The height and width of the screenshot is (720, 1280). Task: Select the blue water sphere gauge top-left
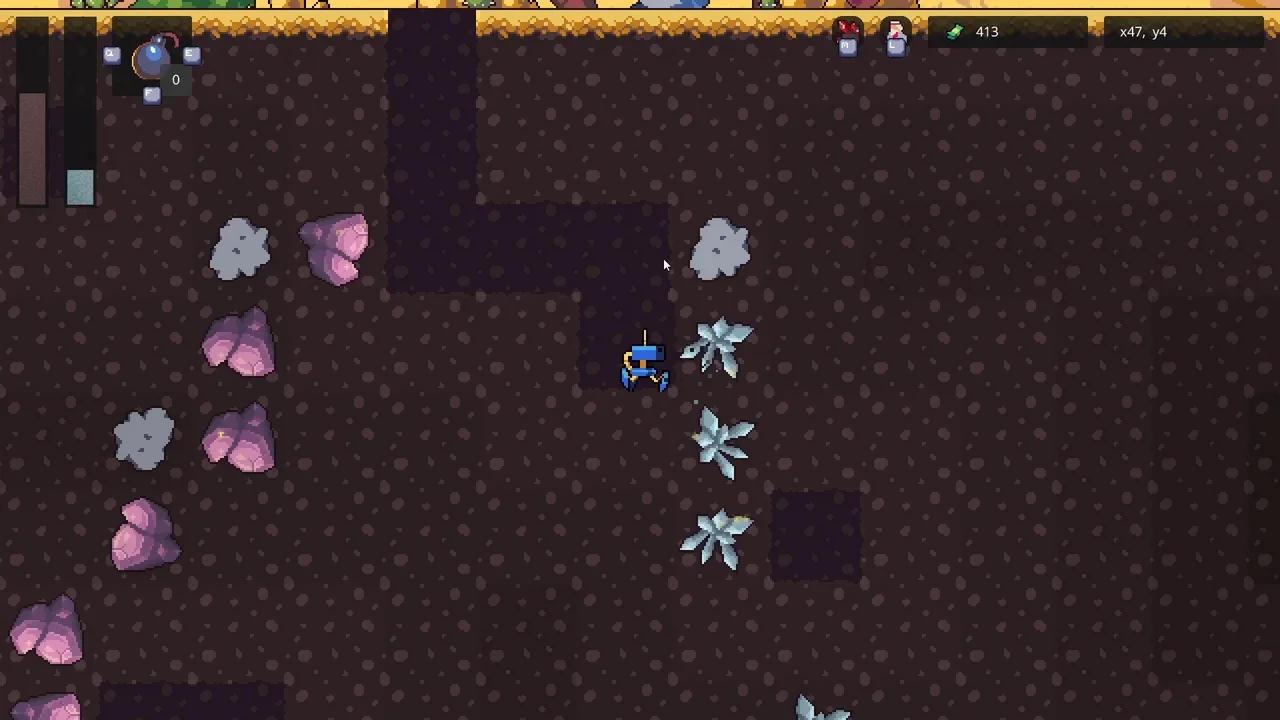152,60
